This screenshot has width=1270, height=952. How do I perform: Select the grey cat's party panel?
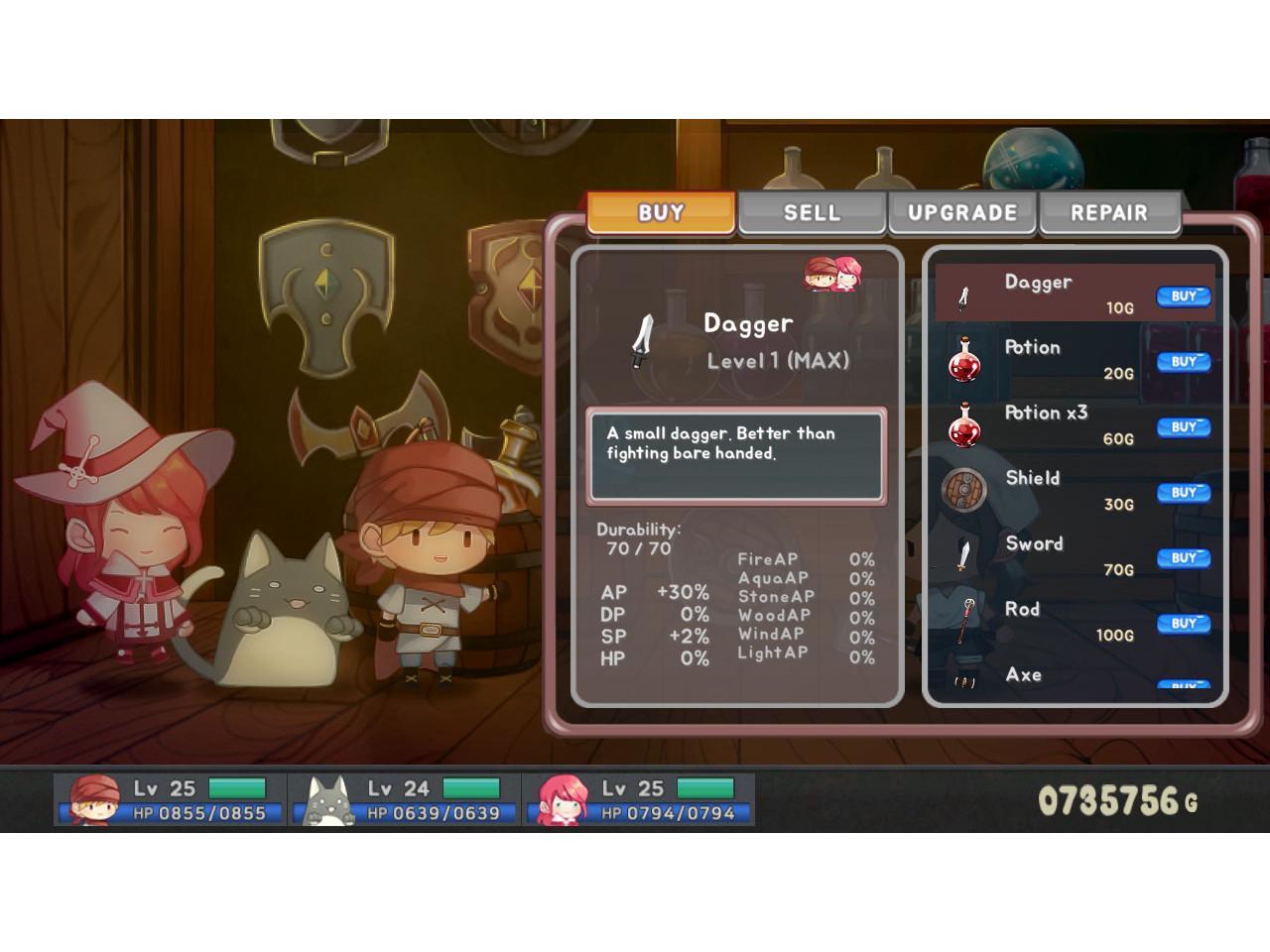tap(405, 800)
